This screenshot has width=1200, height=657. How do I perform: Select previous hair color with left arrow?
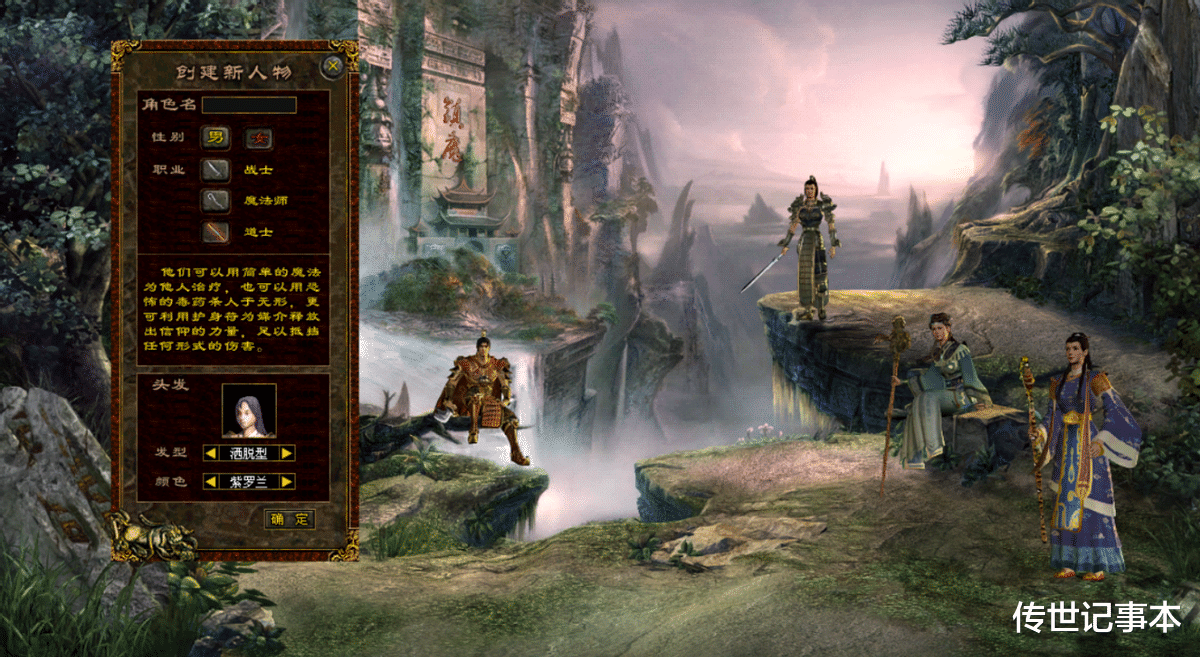[211, 482]
